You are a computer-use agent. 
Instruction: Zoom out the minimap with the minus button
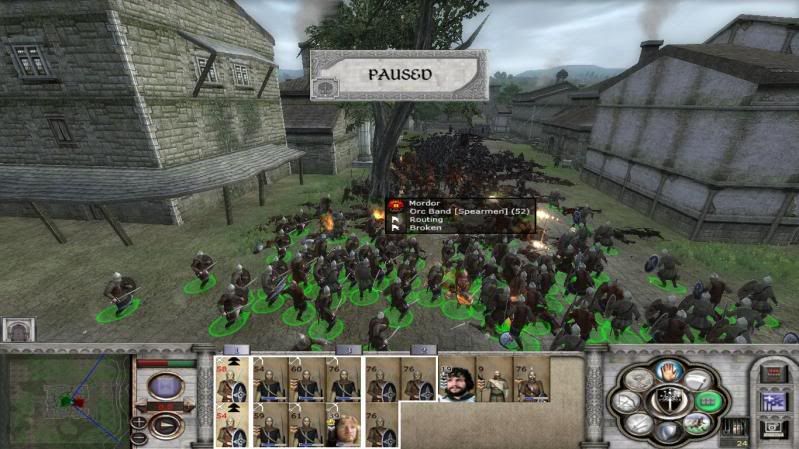[x=139, y=438]
